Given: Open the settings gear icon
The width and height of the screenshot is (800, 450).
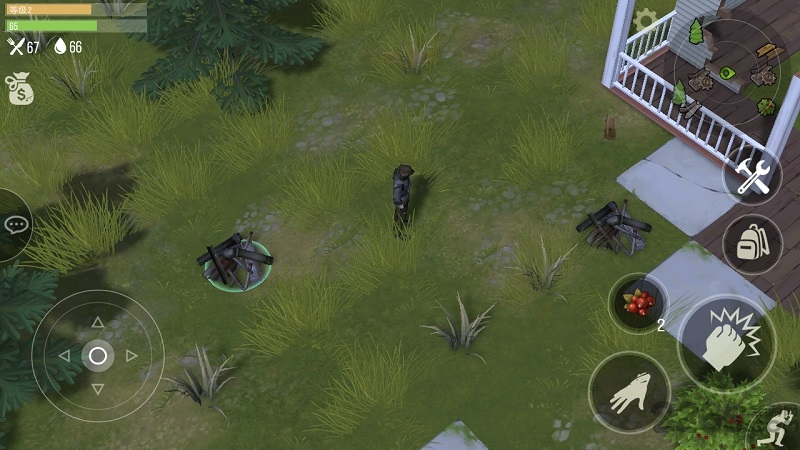Looking at the screenshot, I should (x=645, y=19).
